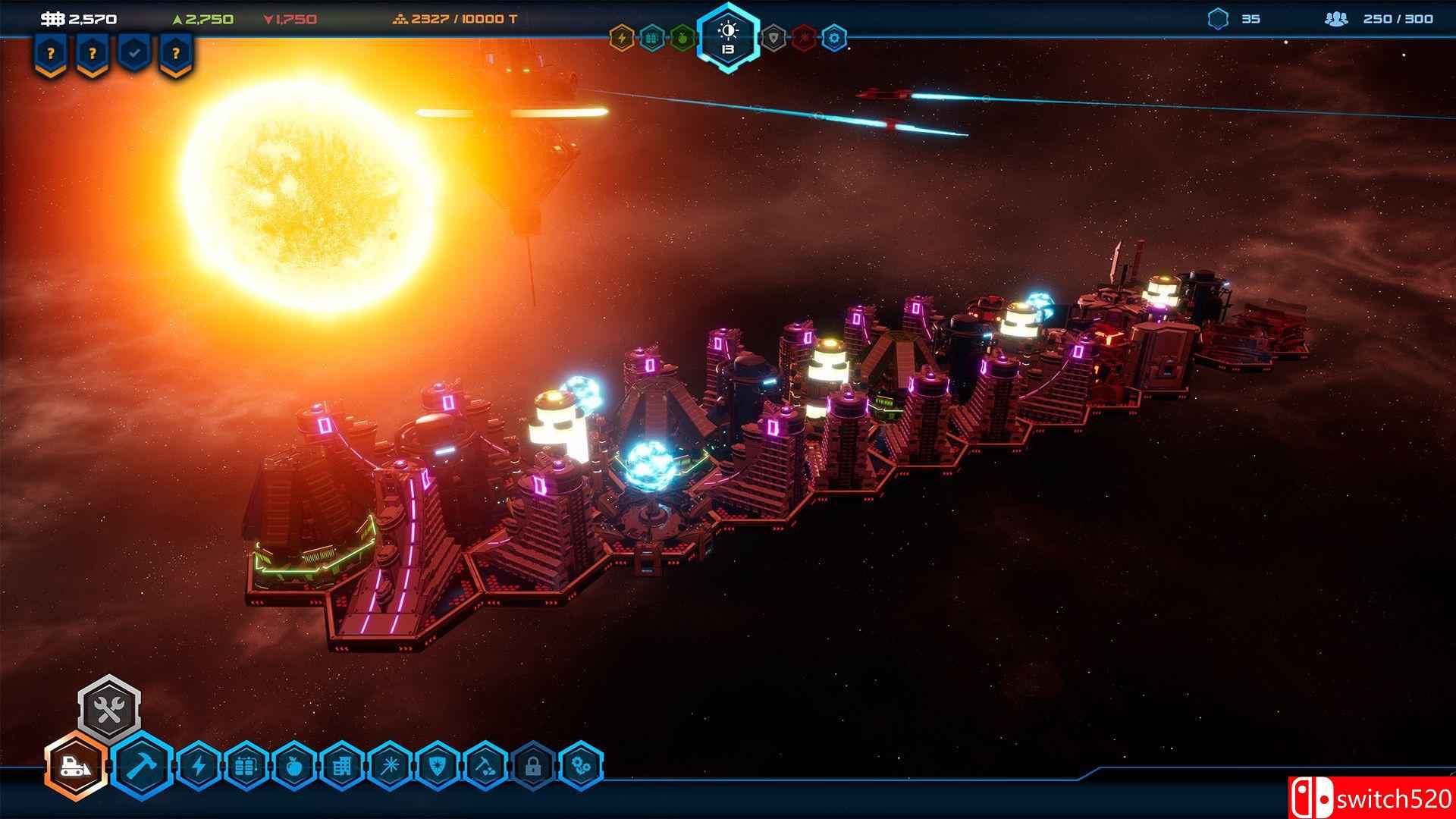Select the bulldozer demolish tool

75,766
